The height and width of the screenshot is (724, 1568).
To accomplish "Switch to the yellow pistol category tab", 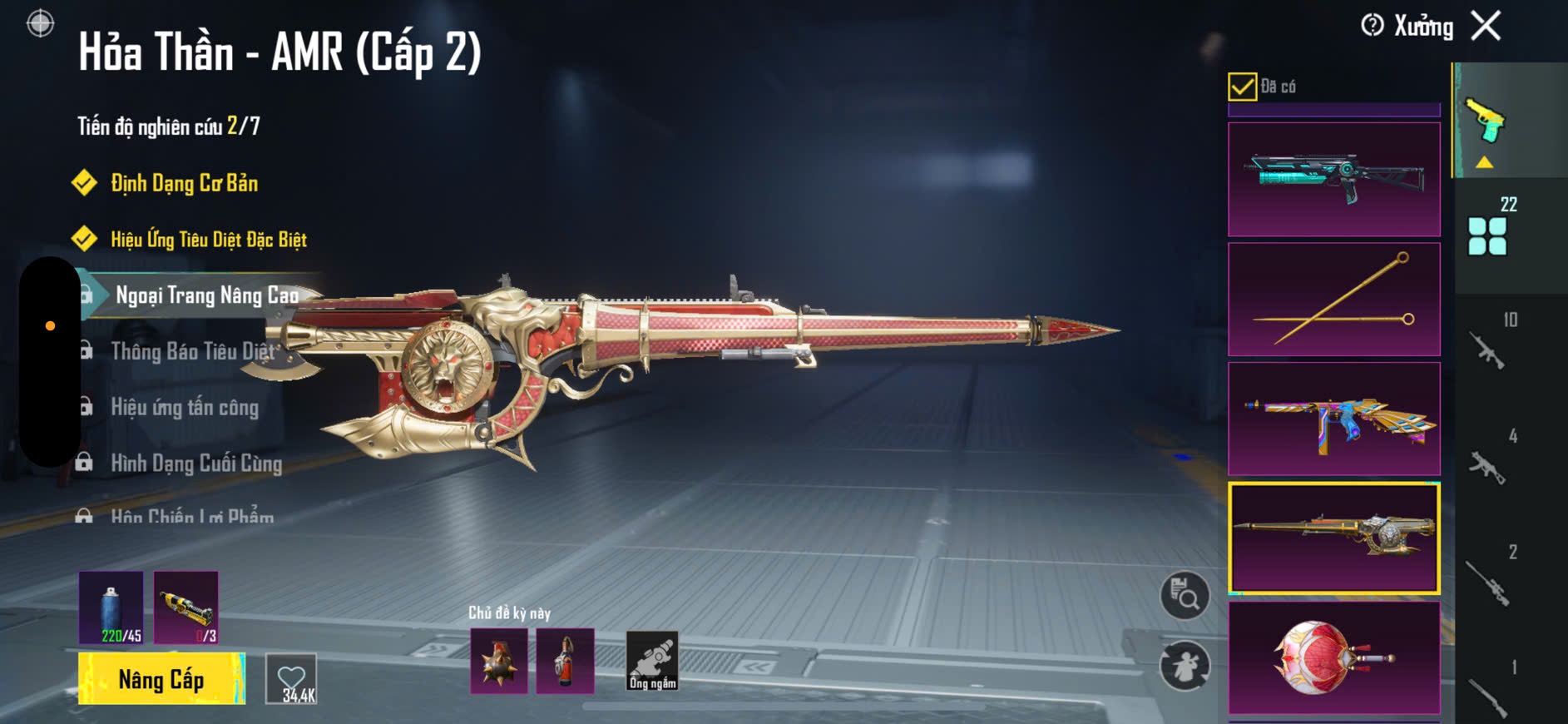I will pyautogui.click(x=1487, y=121).
